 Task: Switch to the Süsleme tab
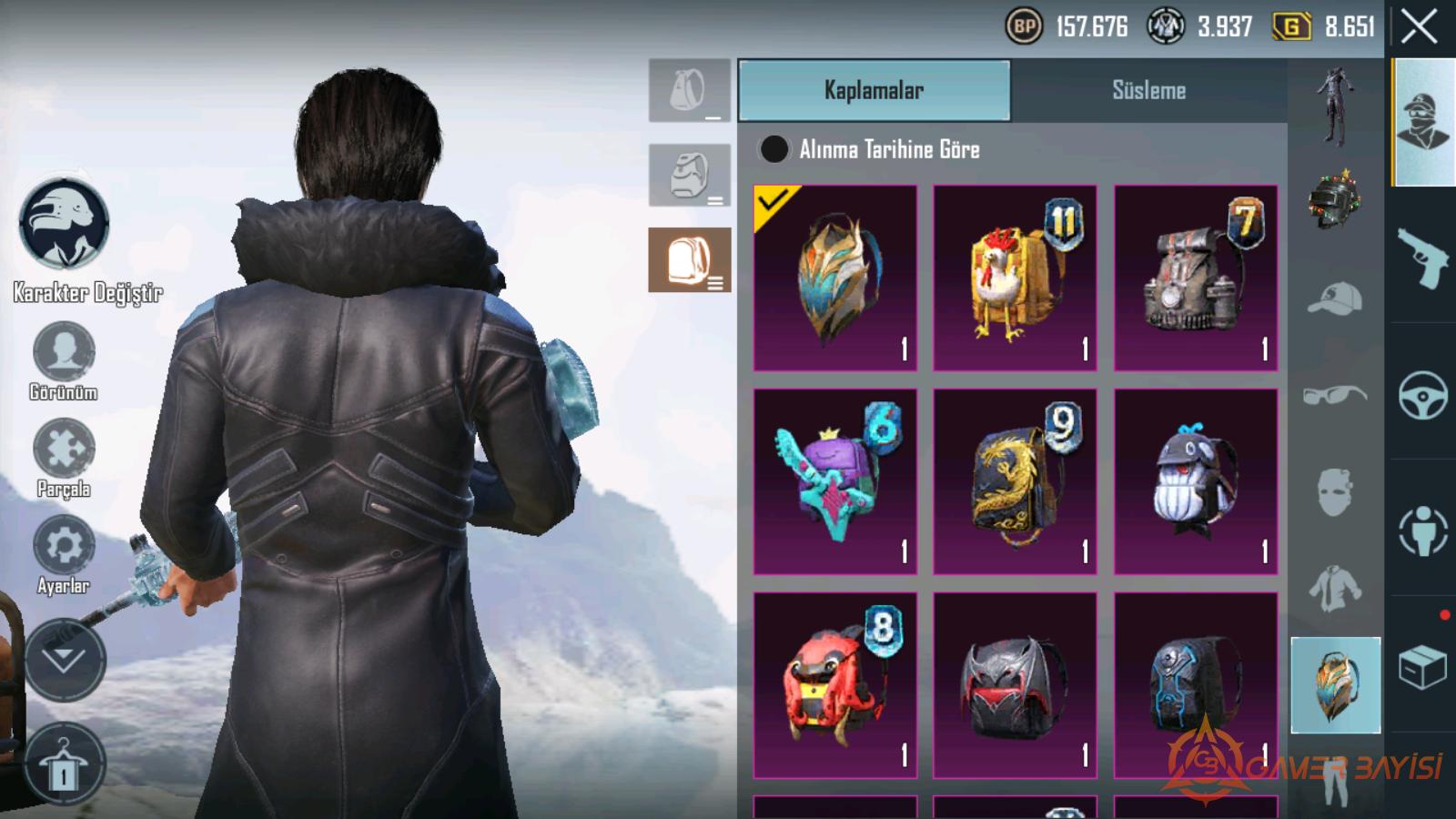pos(1148,90)
